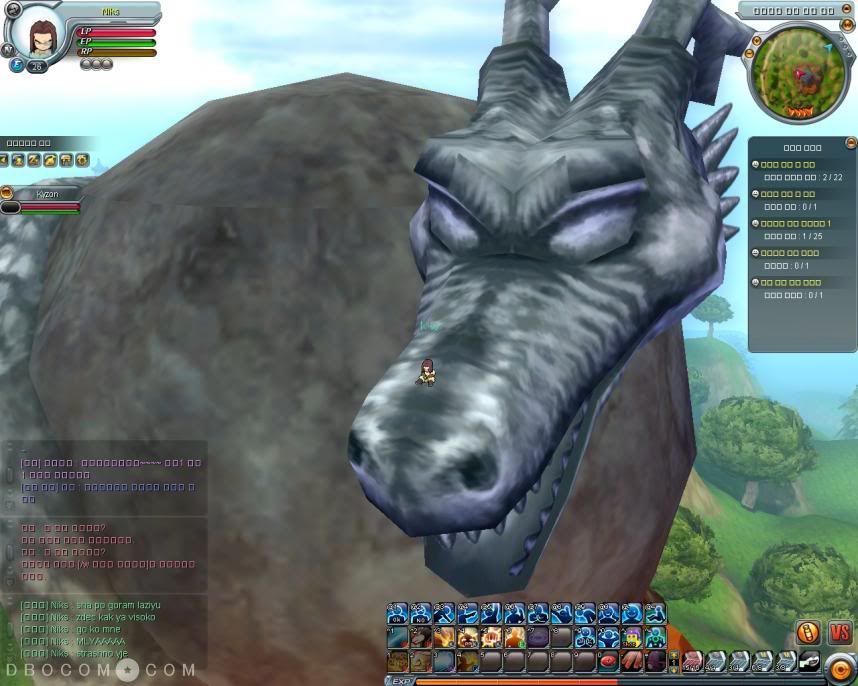This screenshot has width=858, height=686.
Task: Use the purple-hat character icon in hotbar
Action: (632, 637)
